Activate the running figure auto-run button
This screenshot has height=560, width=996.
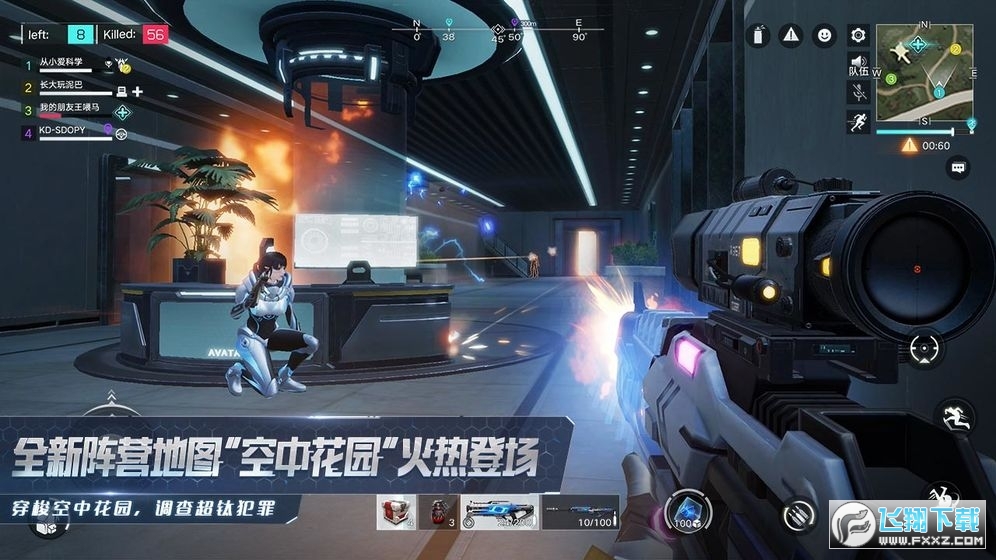point(858,122)
